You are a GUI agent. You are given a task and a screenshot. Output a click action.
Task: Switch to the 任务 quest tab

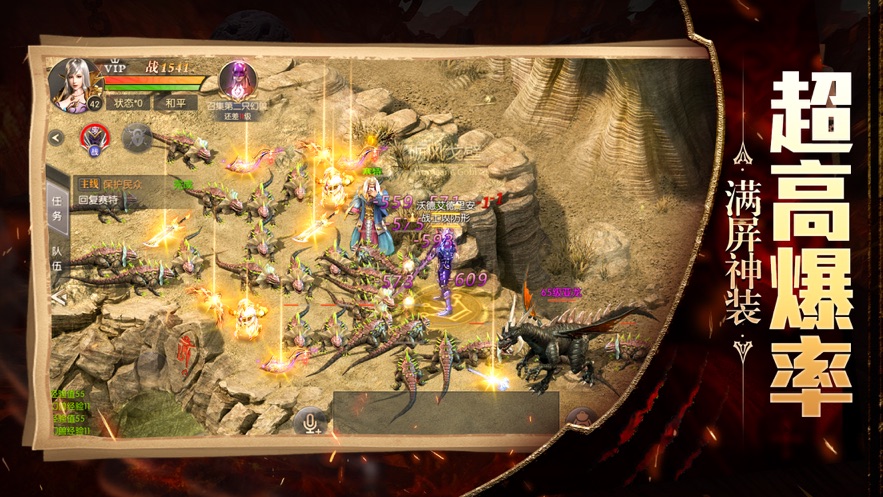tap(57, 208)
